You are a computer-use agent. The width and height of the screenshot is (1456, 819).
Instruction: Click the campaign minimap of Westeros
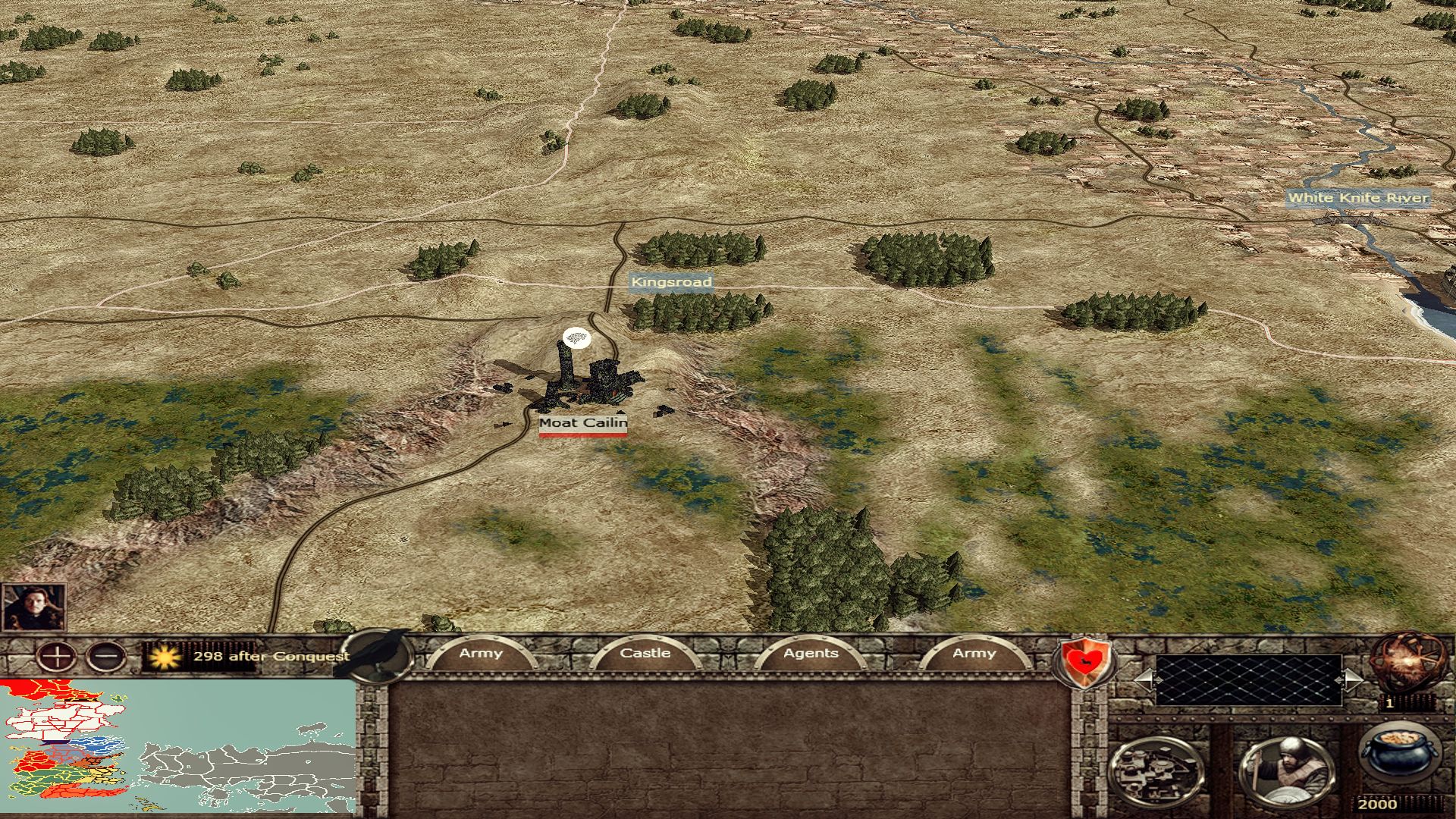tap(178, 747)
